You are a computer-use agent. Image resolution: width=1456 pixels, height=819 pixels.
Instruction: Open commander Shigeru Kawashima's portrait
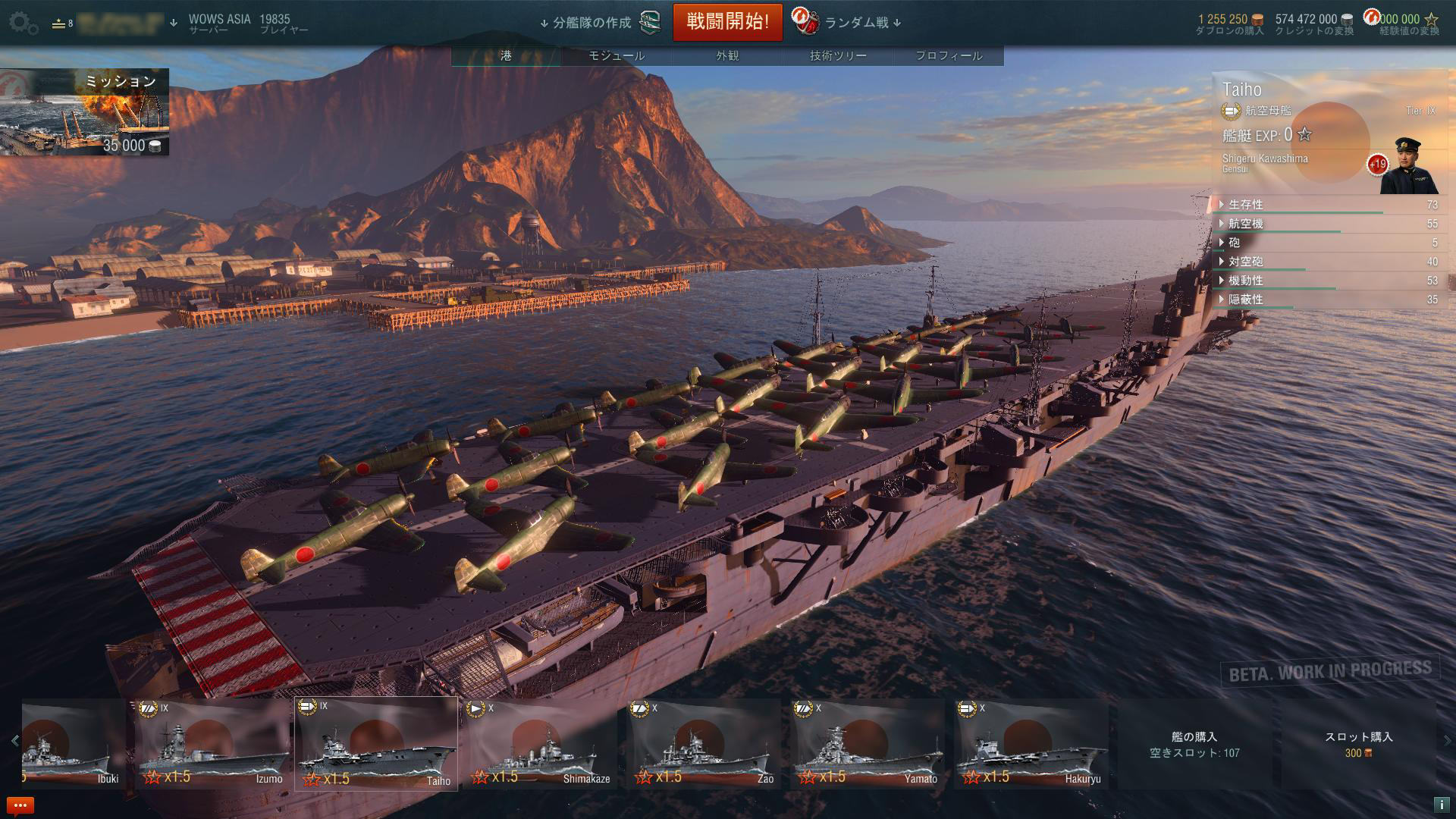pyautogui.click(x=1409, y=167)
